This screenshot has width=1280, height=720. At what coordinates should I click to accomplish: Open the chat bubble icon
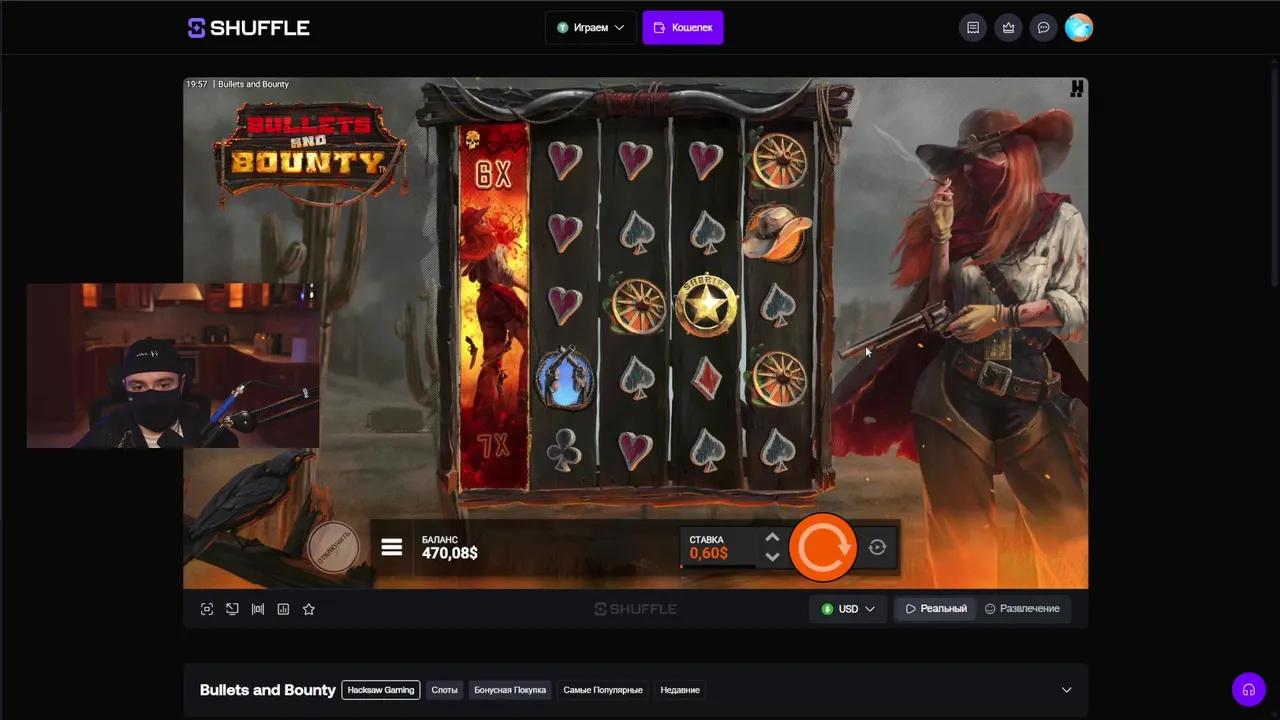click(1044, 27)
